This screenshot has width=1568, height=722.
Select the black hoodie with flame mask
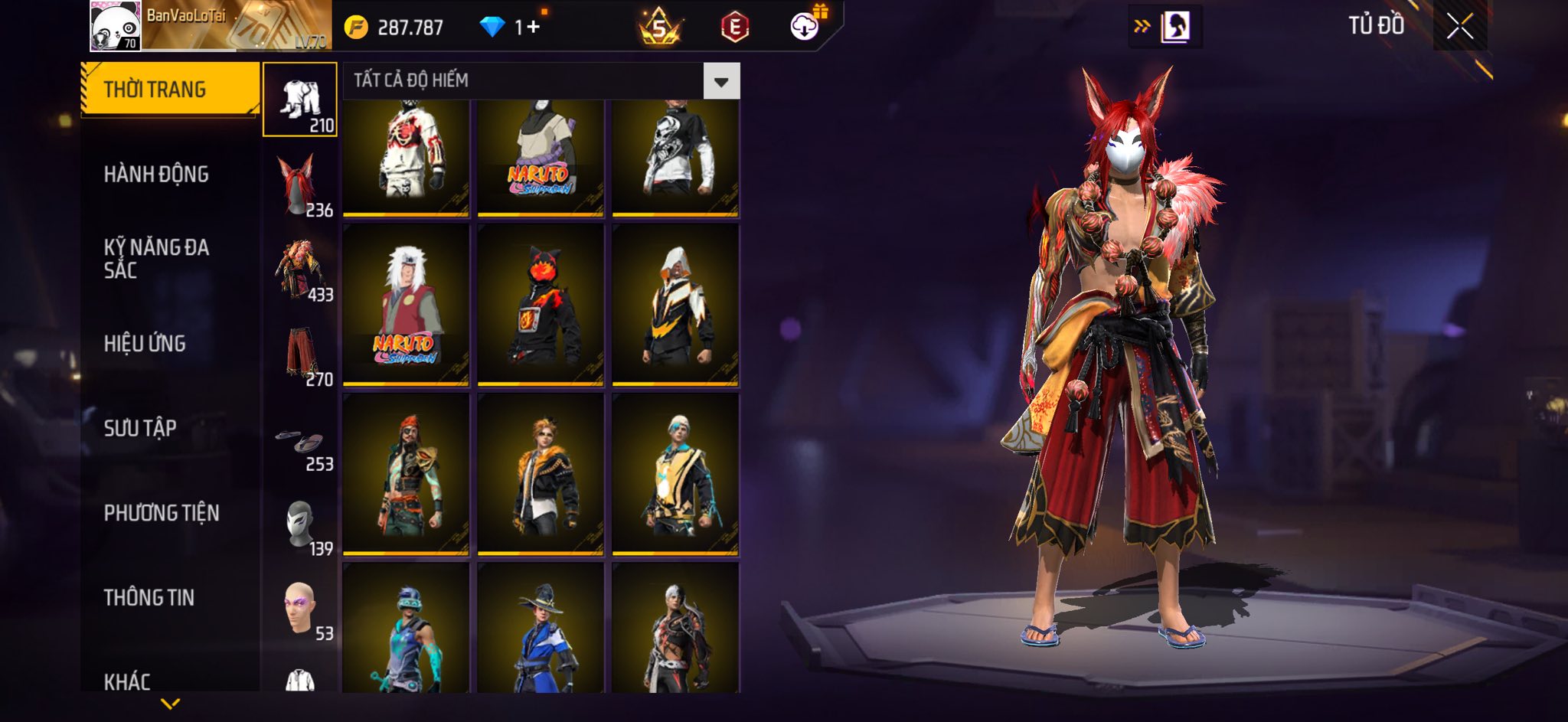pyautogui.click(x=541, y=305)
